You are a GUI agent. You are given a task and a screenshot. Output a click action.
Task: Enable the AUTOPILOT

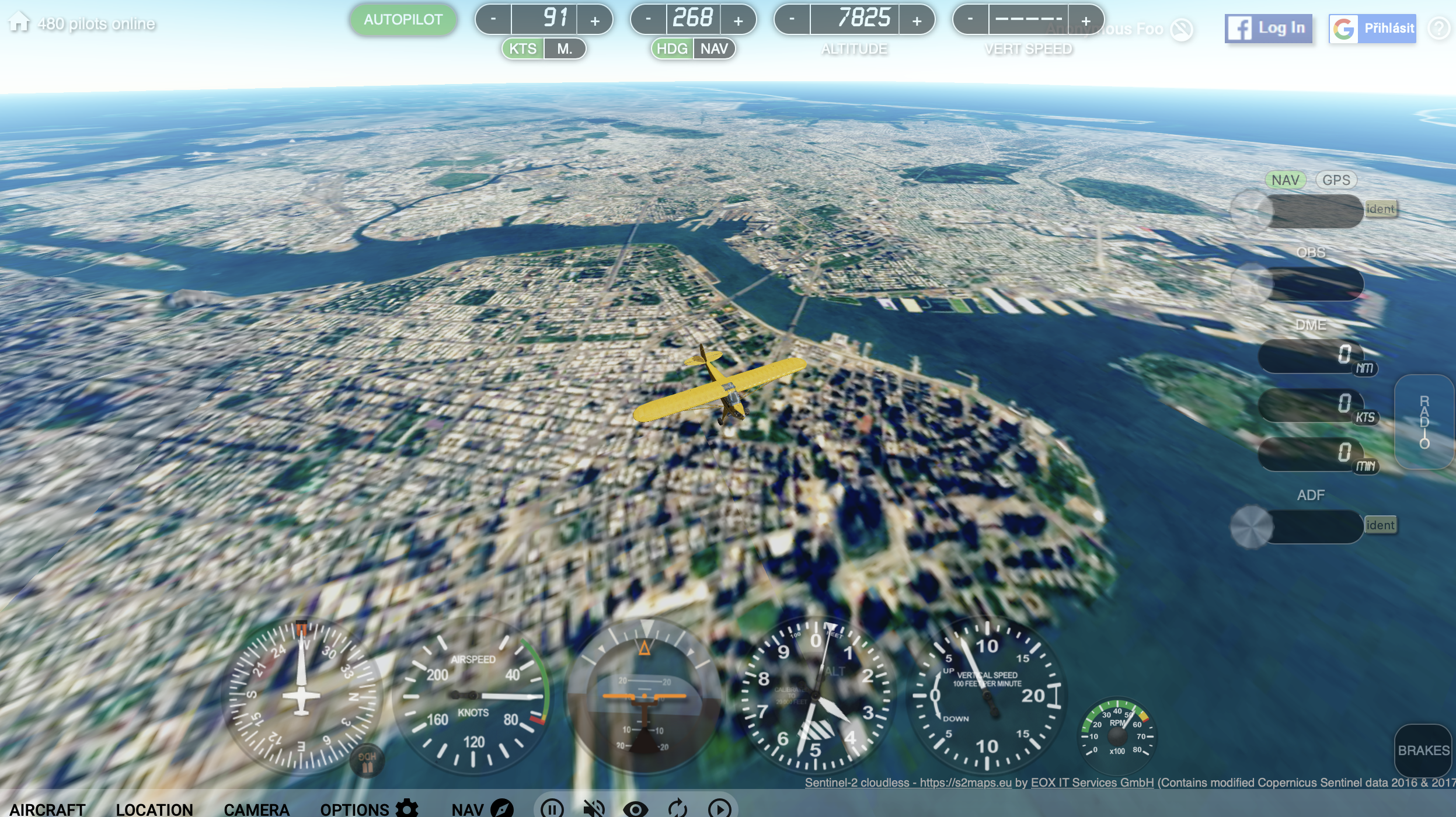click(403, 19)
